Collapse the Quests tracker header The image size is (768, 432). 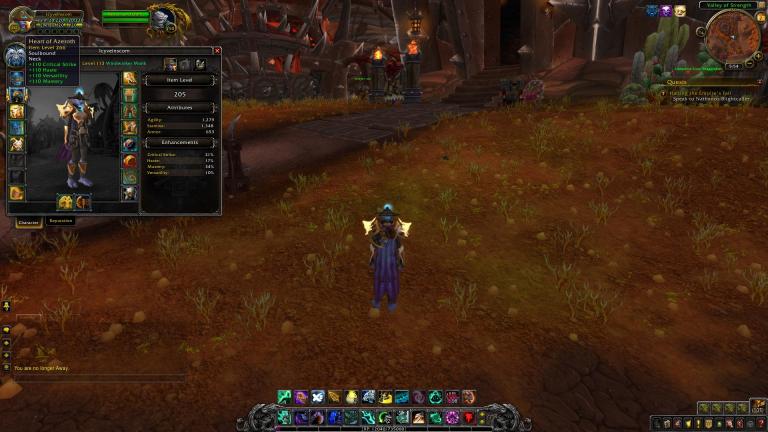click(x=758, y=83)
